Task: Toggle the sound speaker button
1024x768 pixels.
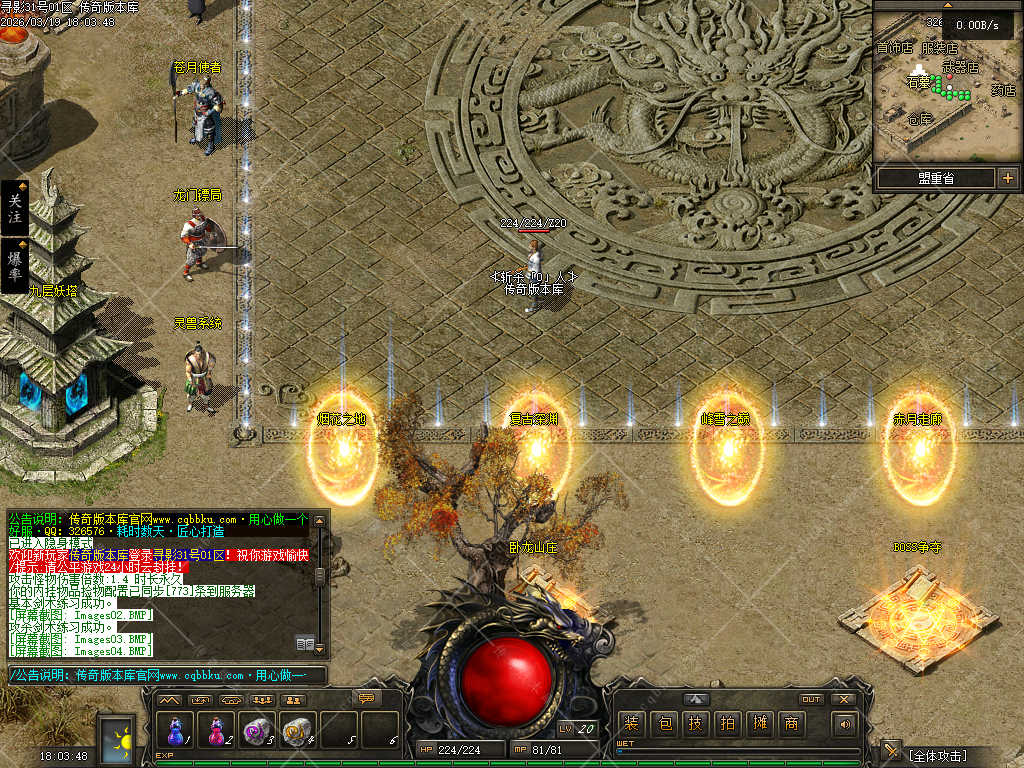Action: 845,724
